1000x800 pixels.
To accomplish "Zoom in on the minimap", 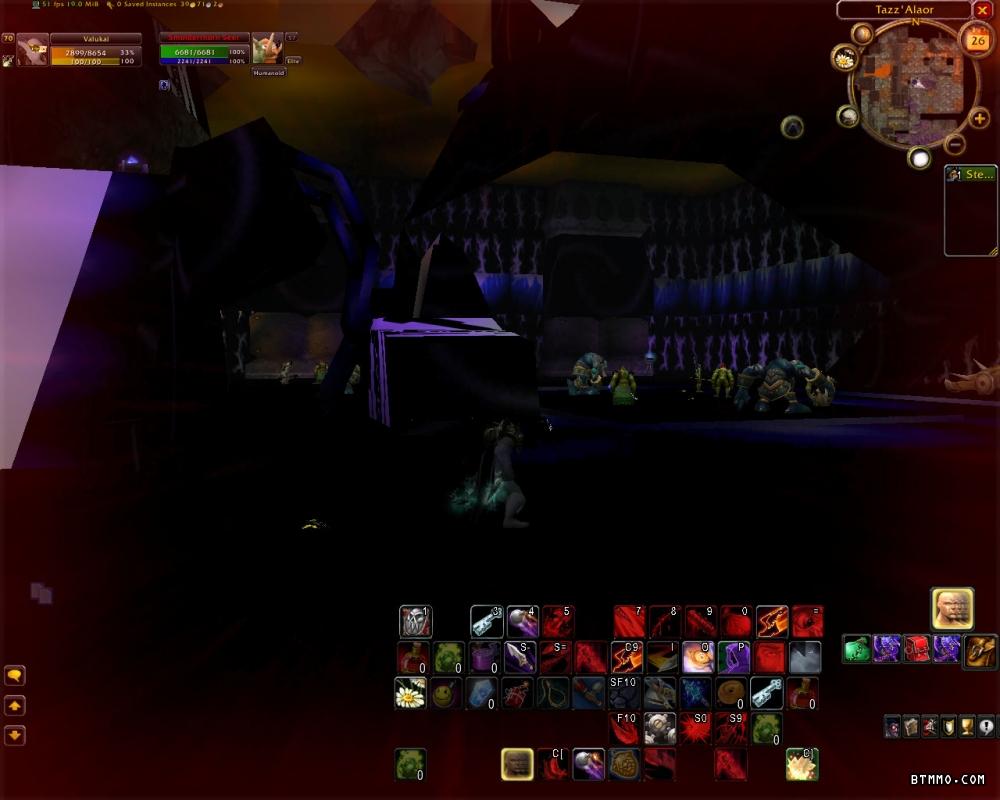I will click(979, 118).
